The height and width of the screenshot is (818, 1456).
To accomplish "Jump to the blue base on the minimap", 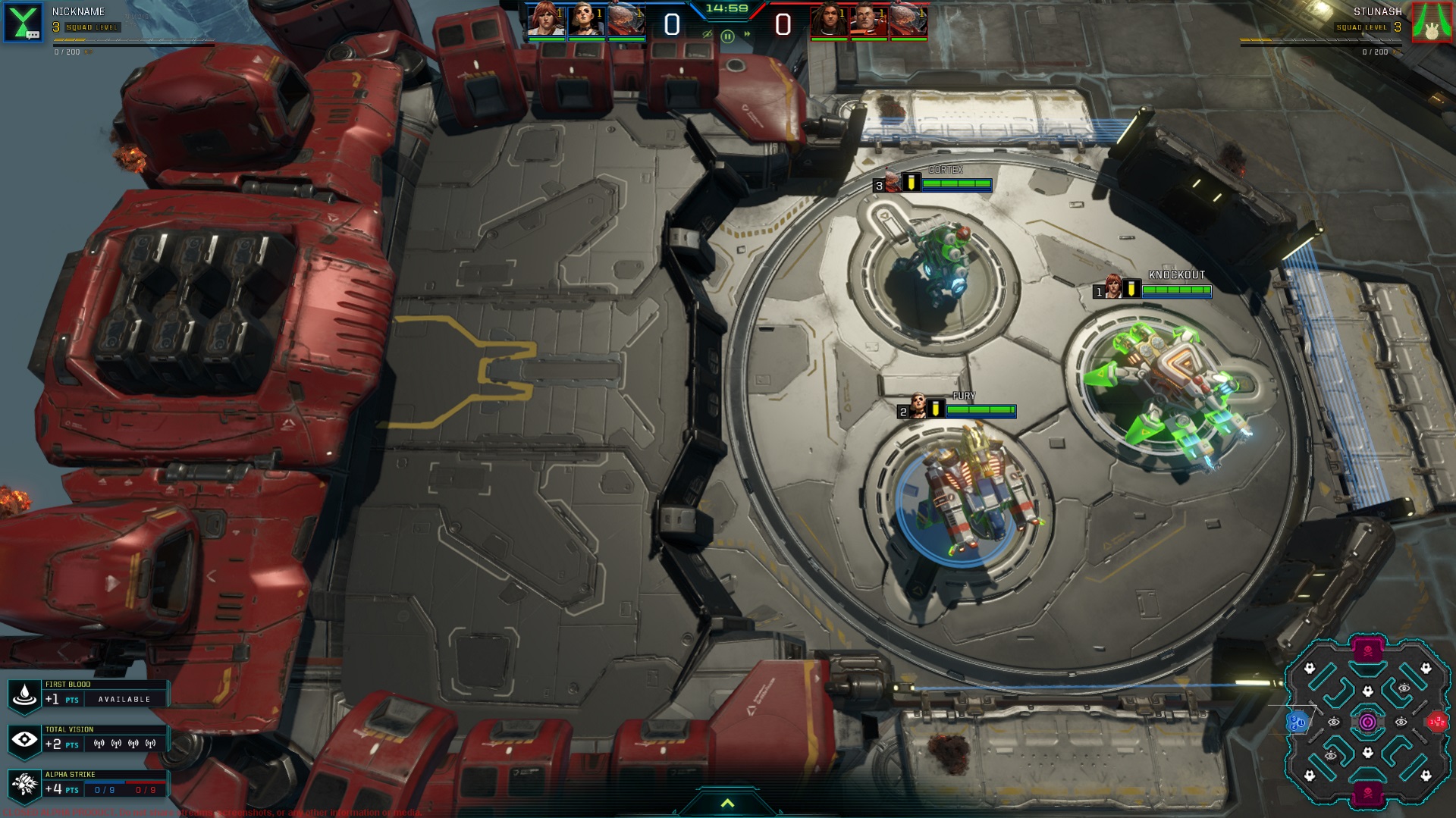I will (x=1296, y=722).
